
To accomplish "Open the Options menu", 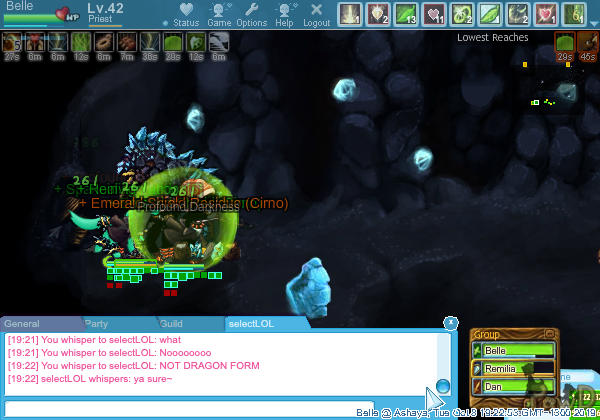I will pyautogui.click(x=252, y=14).
